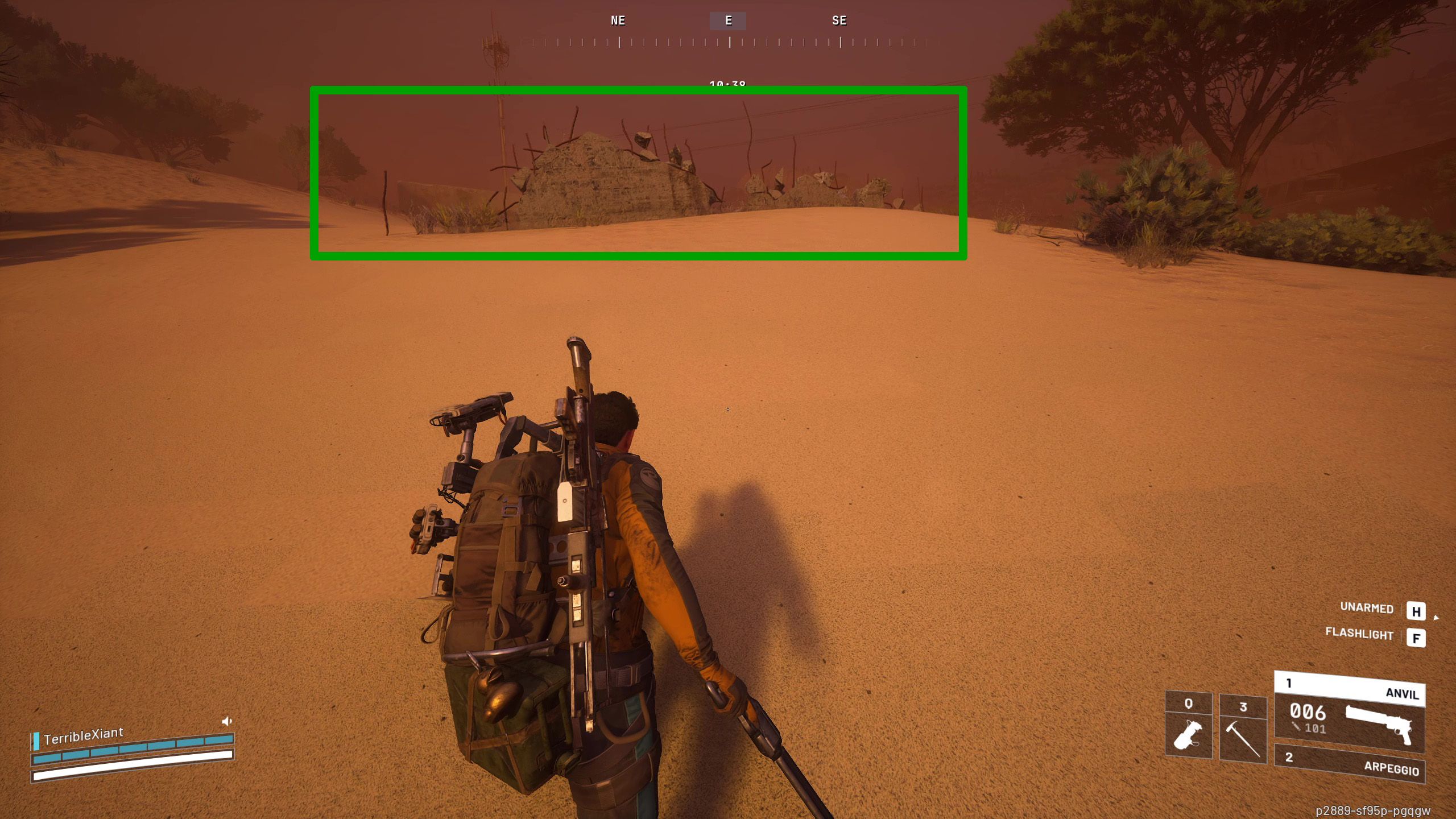Select the Anvil weapon slot
This screenshot has width=1456, height=819.
(1349, 713)
